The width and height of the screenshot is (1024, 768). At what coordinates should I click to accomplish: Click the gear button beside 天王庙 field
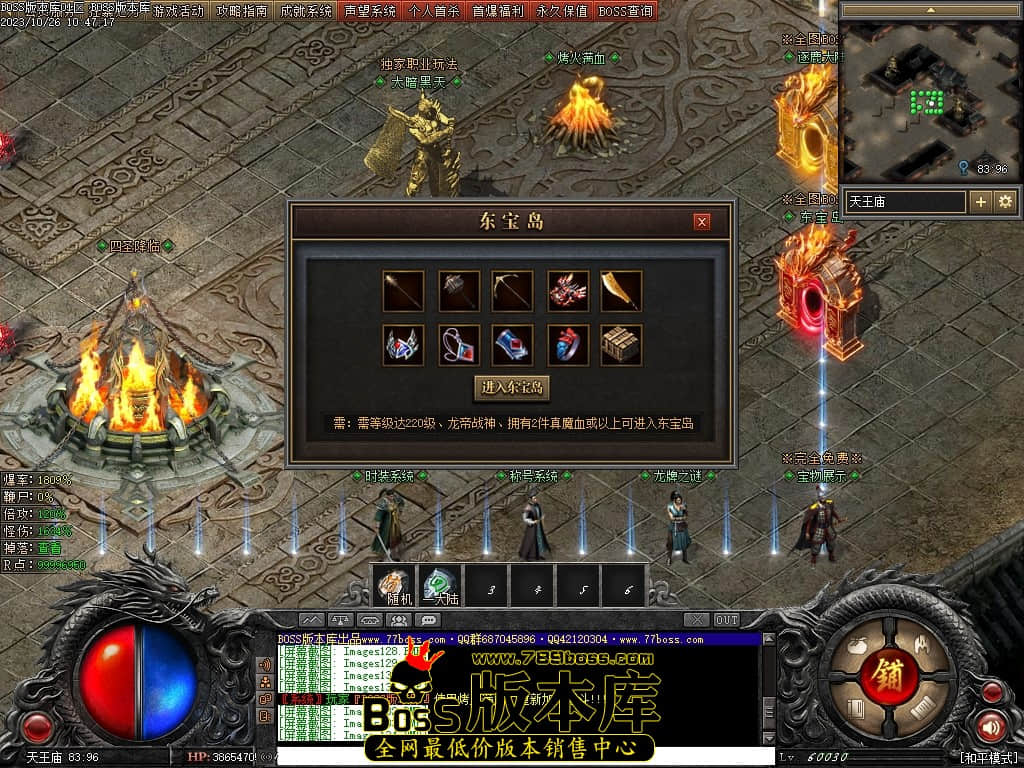click(1005, 202)
